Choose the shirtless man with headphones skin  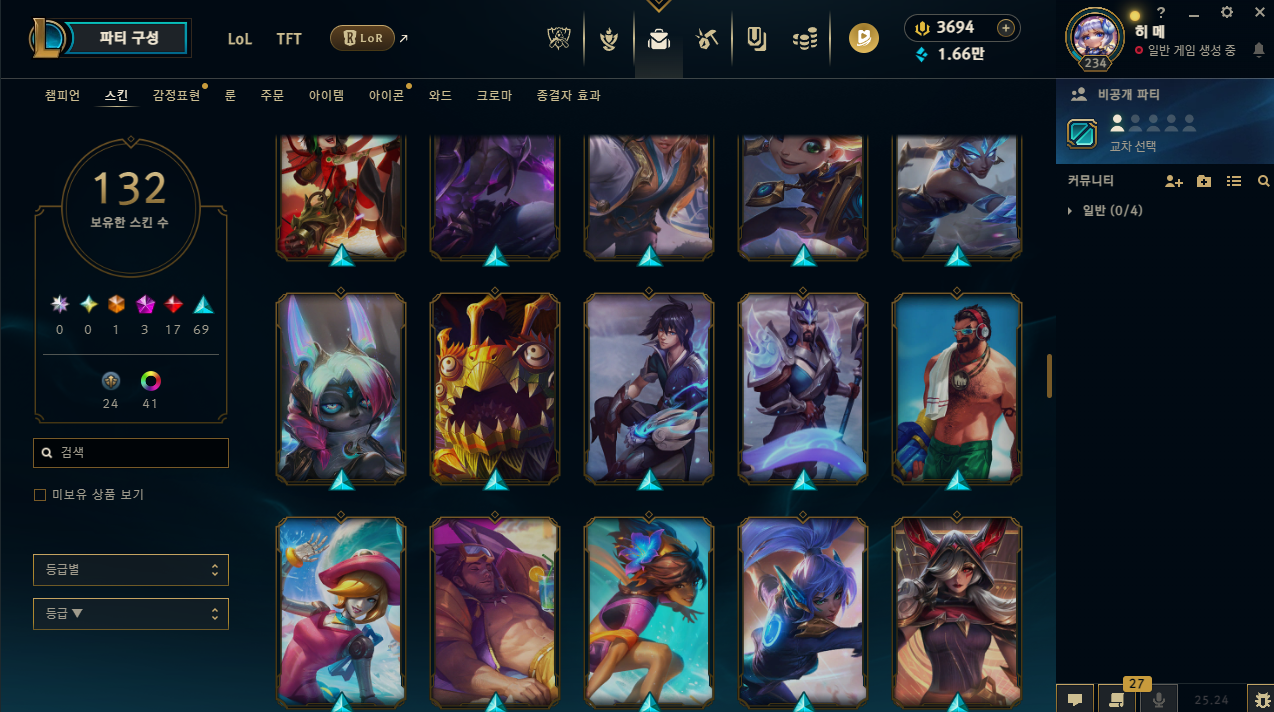957,385
